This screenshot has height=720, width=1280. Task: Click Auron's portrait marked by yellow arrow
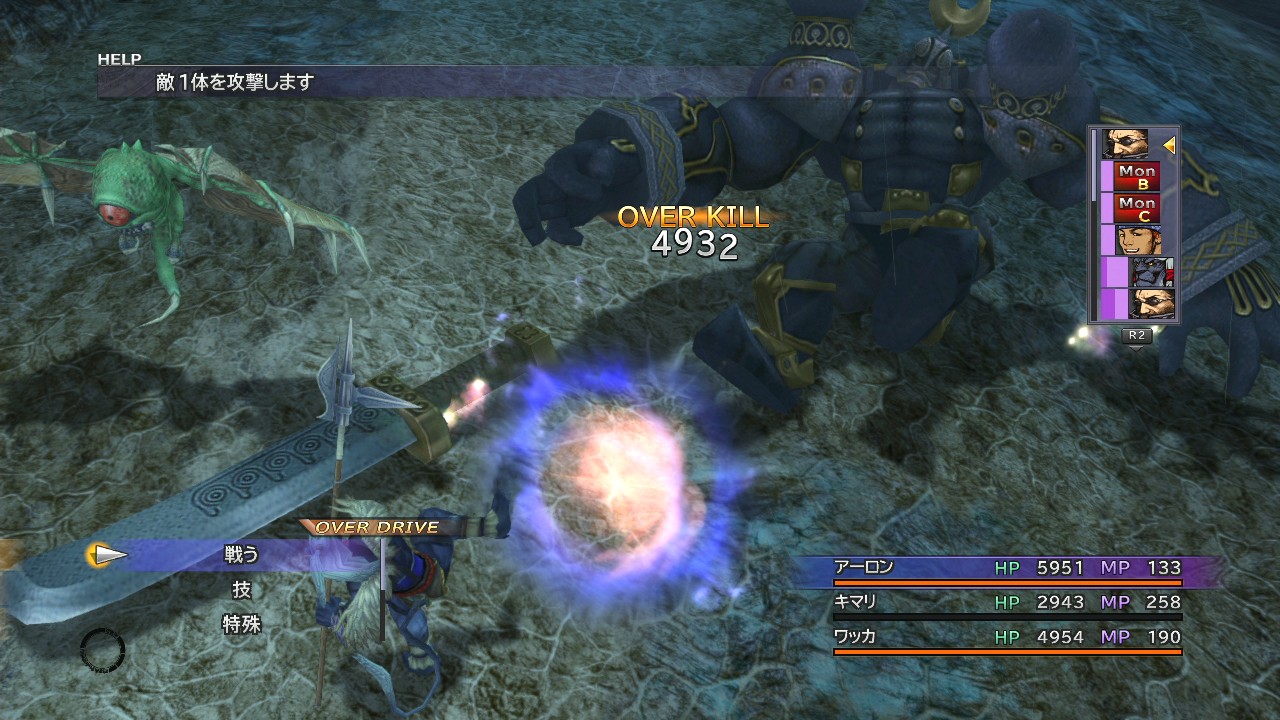point(1125,145)
